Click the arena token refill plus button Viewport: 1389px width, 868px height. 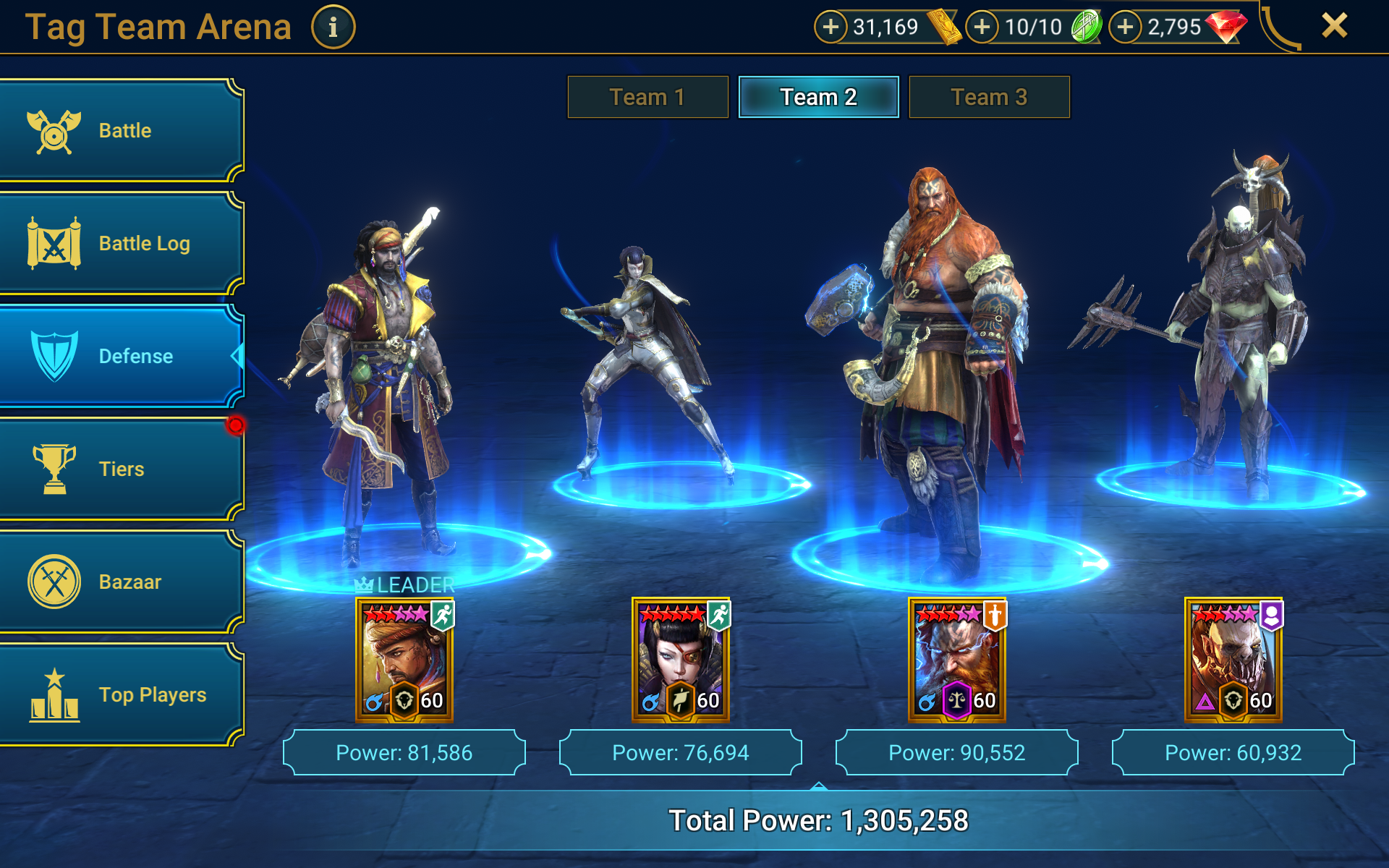coord(981,27)
